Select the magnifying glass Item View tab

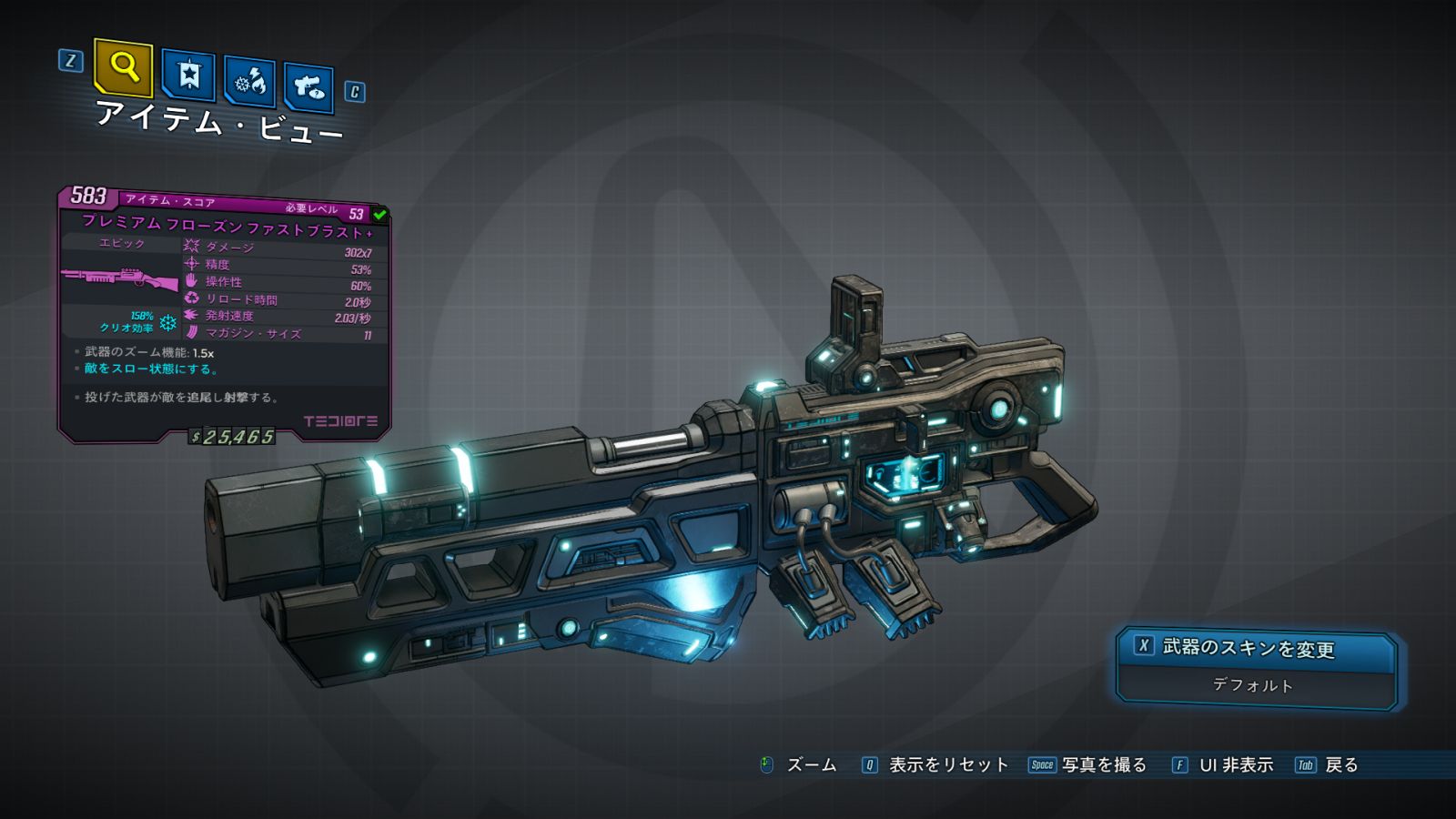coord(123,67)
